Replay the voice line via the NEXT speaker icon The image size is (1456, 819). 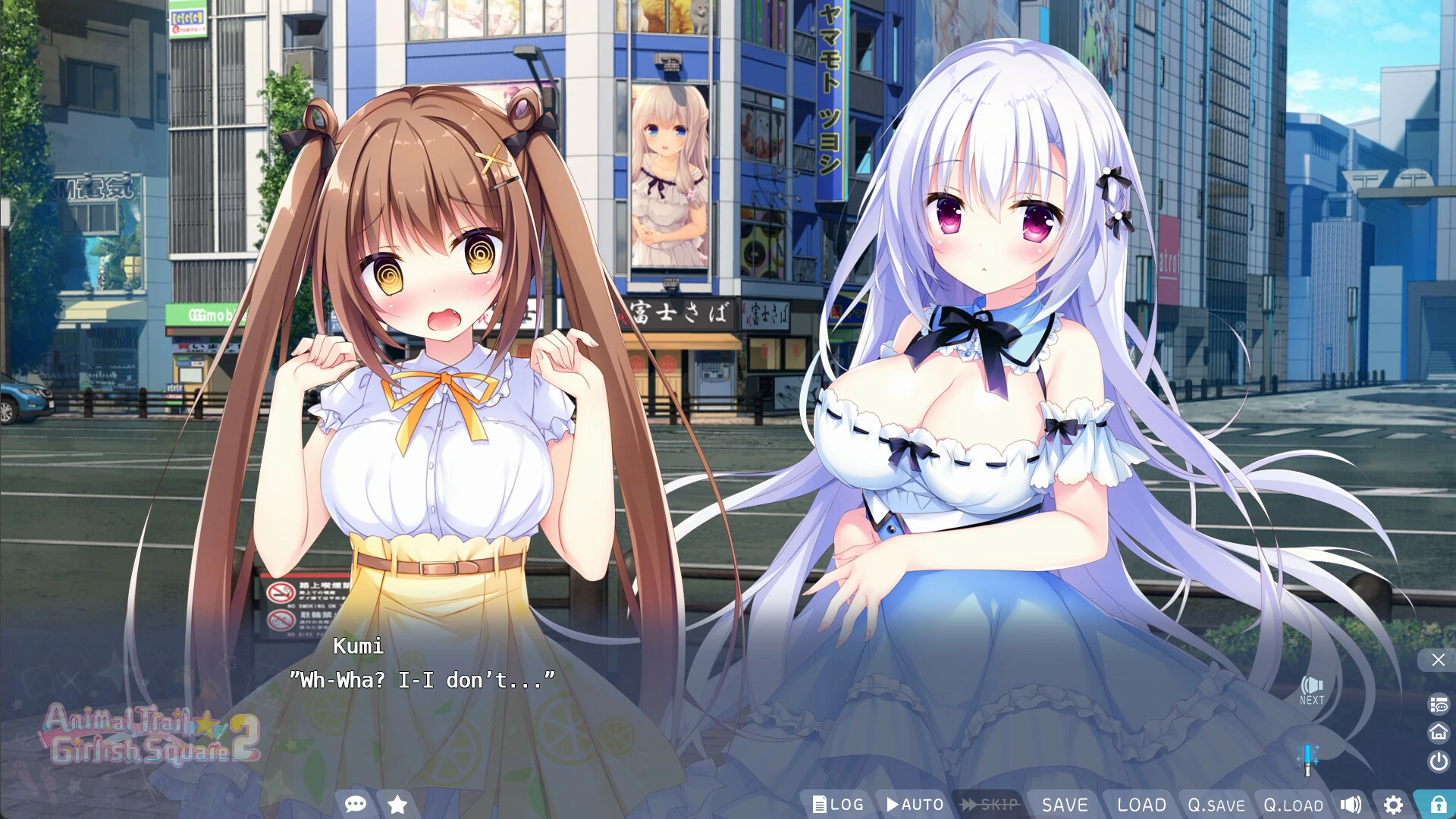pyautogui.click(x=1310, y=686)
